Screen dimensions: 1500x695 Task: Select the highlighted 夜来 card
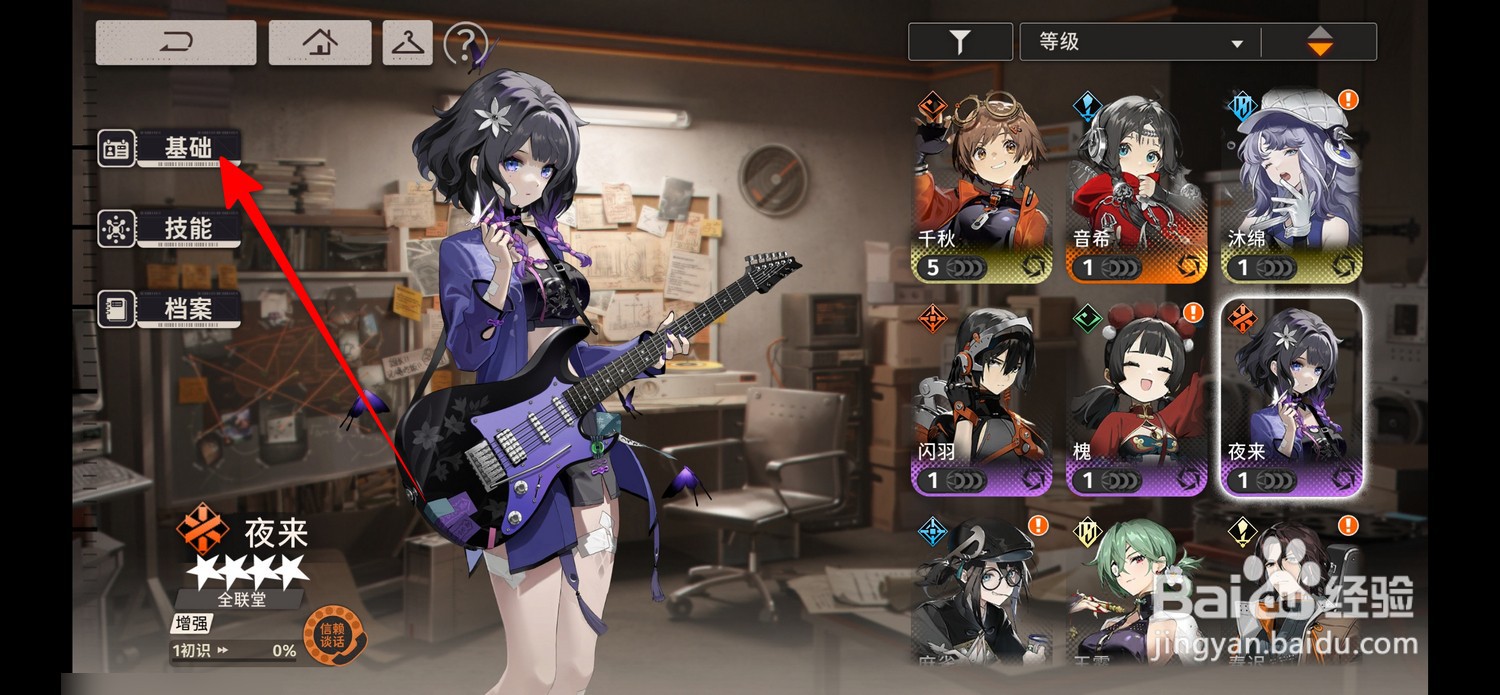pos(1291,398)
